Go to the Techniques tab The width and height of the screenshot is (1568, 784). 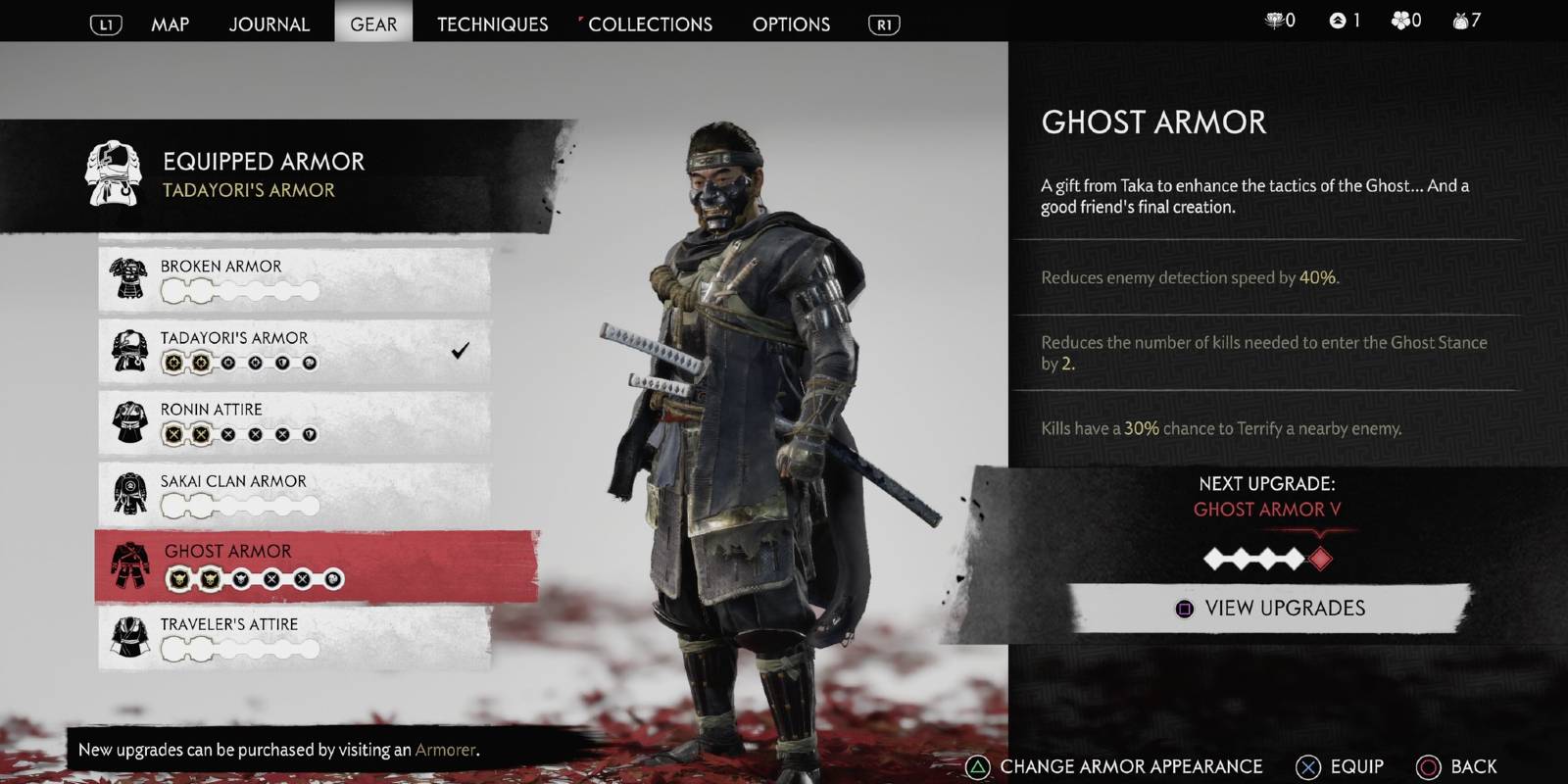[492, 24]
